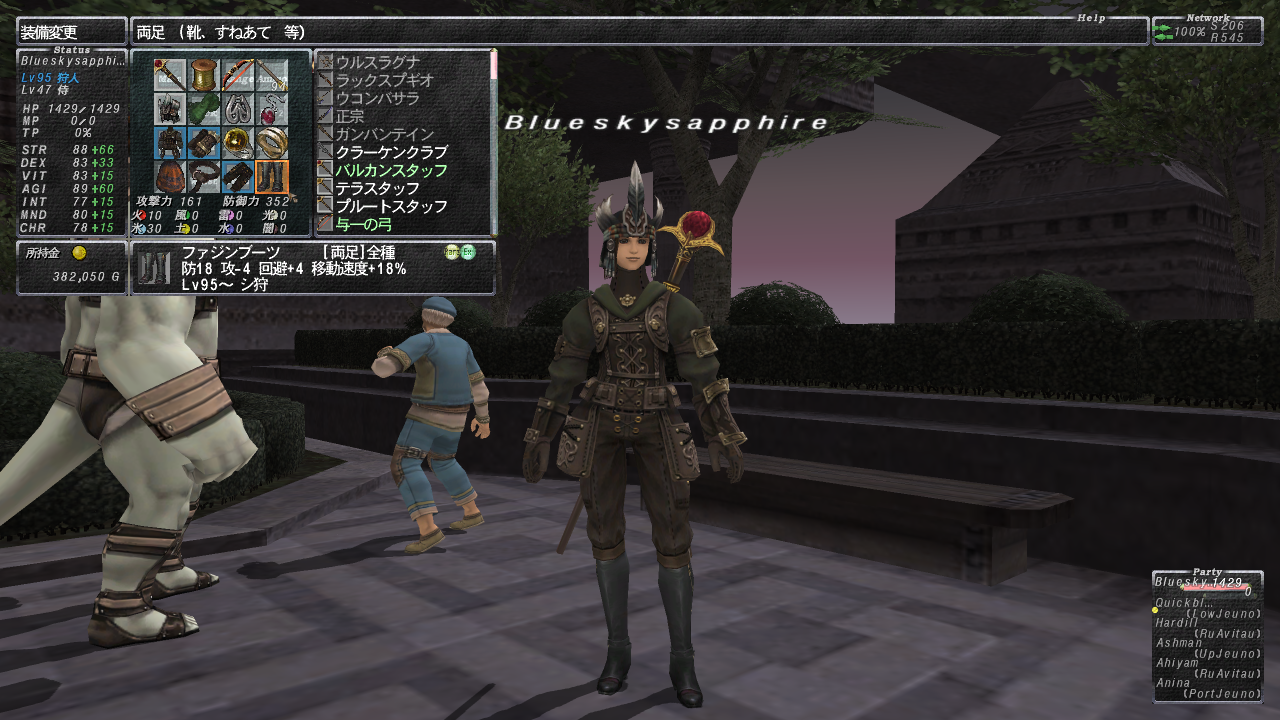Select the ウルスラグナ entry in the item list
The image size is (1280, 720).
pyautogui.click(x=377, y=62)
